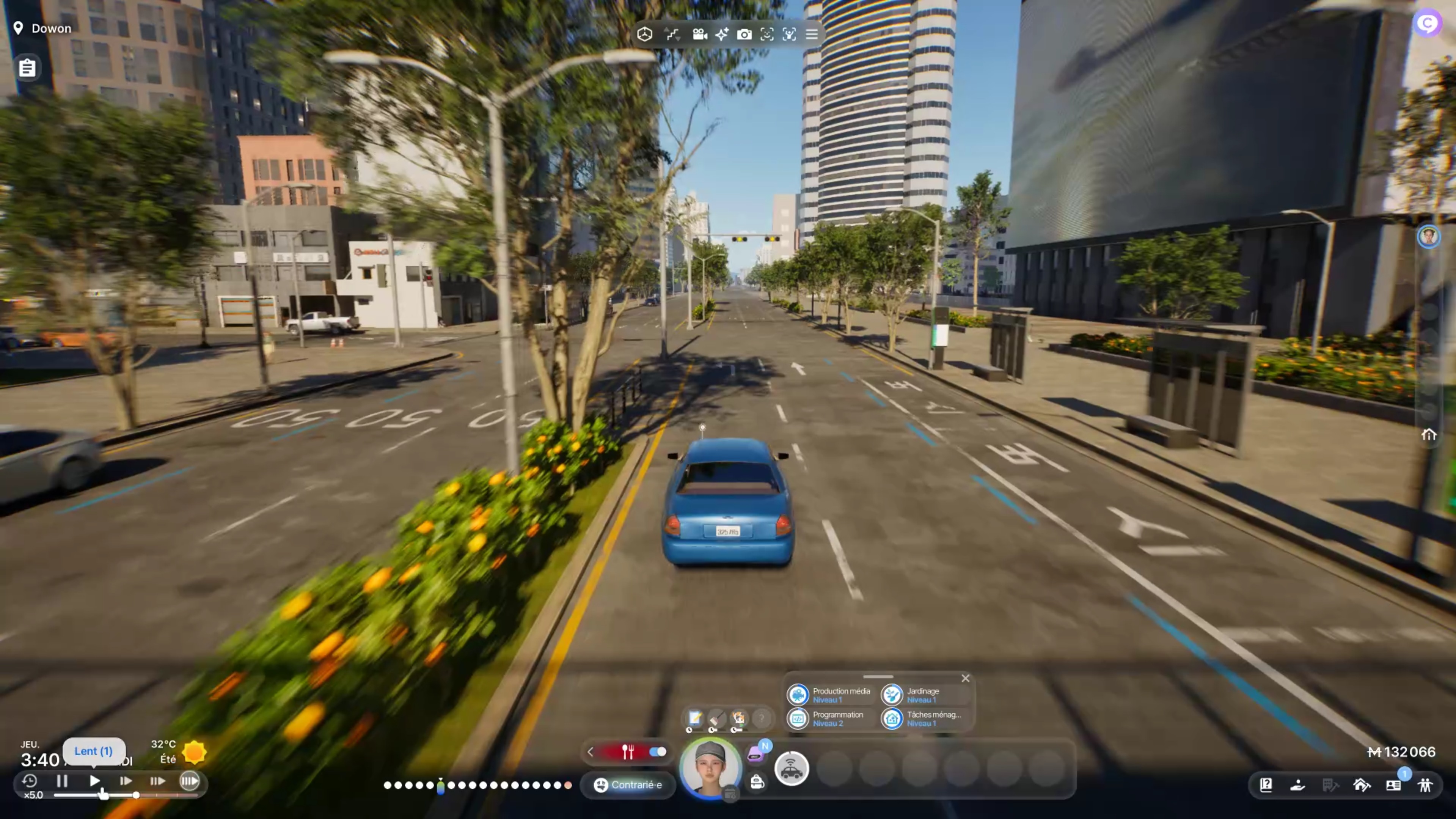Activate the fastest time speed button
Image resolution: width=1456 pixels, height=819 pixels.
(x=189, y=781)
